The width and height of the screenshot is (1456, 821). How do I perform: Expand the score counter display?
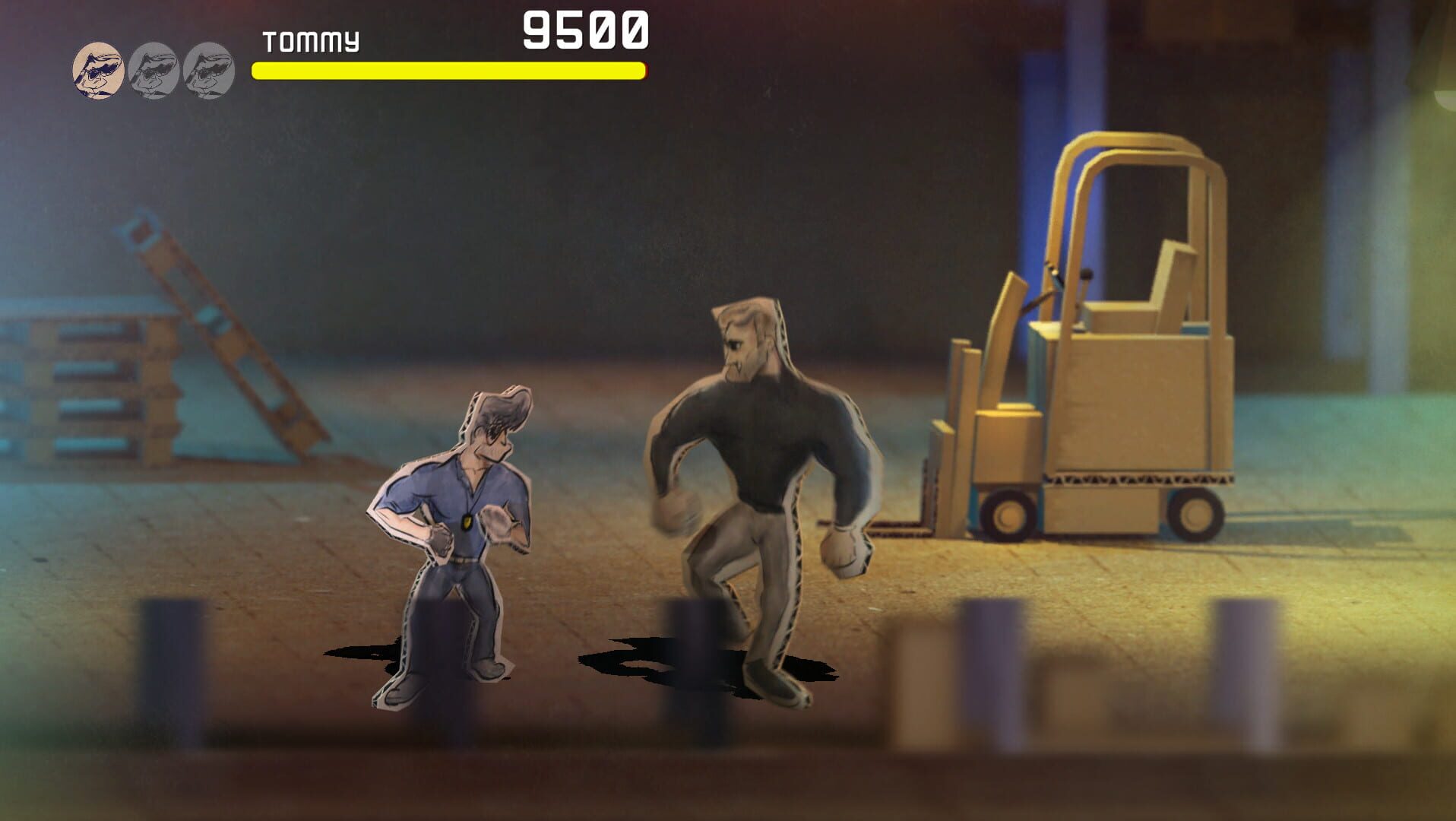pyautogui.click(x=585, y=29)
